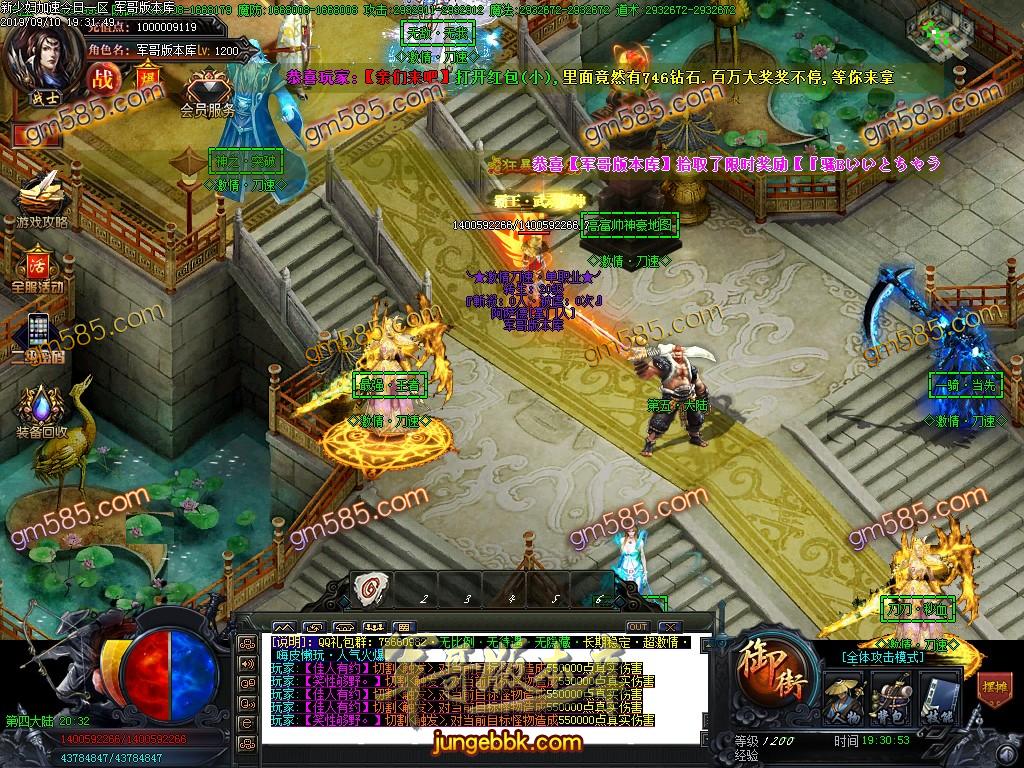Select the red spiral item in hotbar
The image size is (1024, 768).
pyautogui.click(x=370, y=588)
